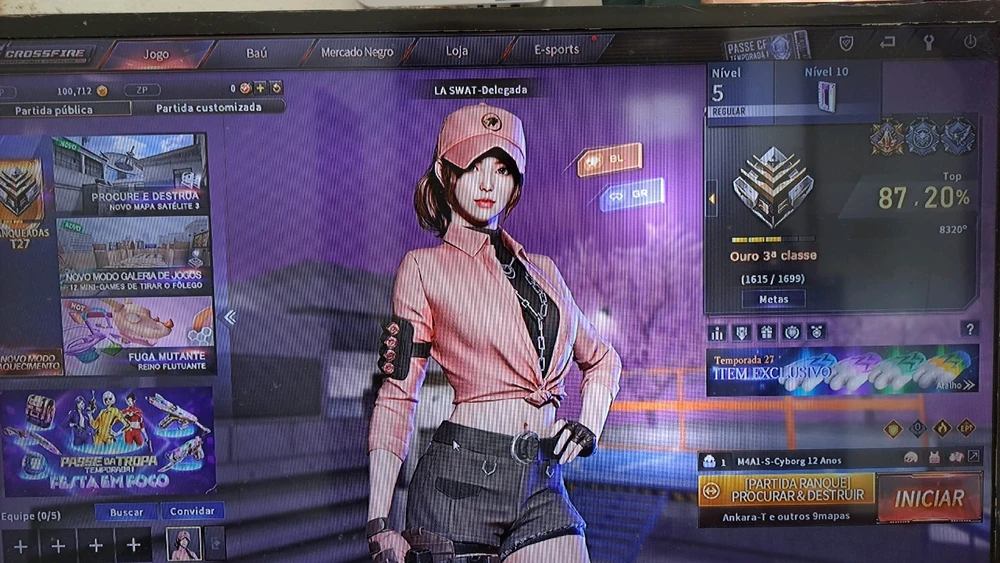Invite players with the Convidar button
This screenshot has width=1000, height=563.
(192, 511)
